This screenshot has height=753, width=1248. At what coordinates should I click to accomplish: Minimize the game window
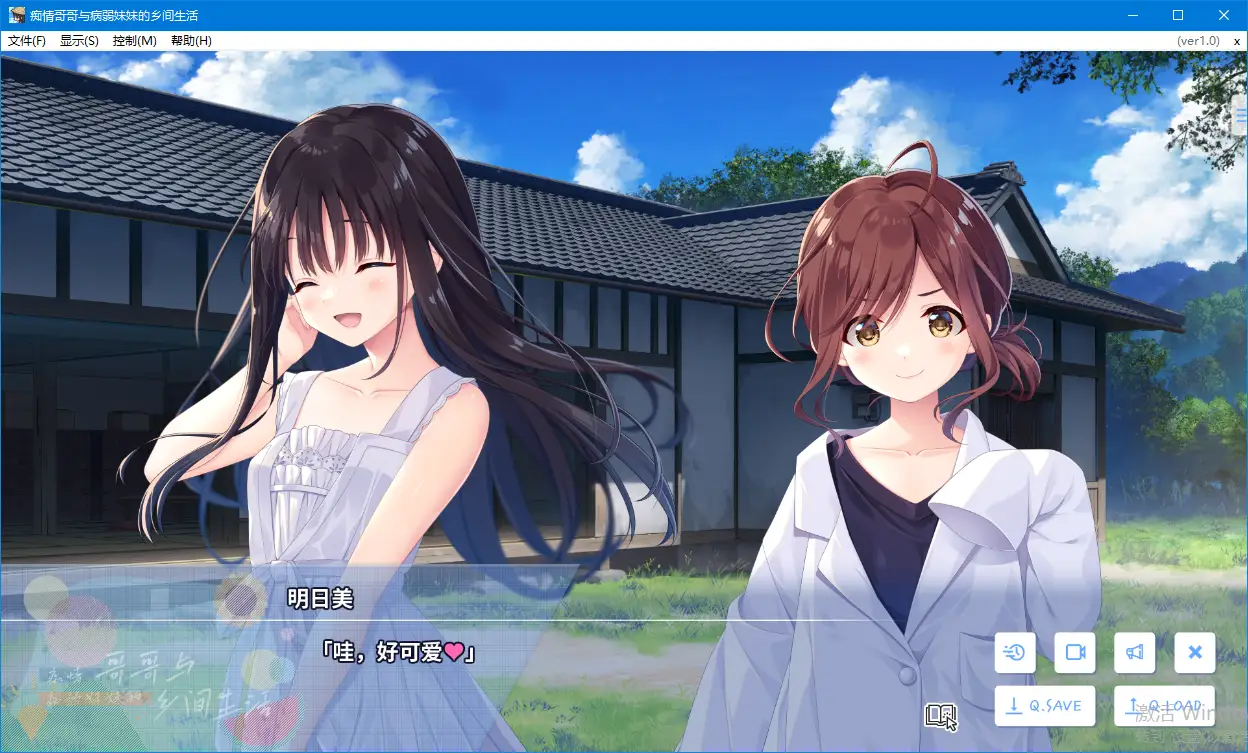1133,15
